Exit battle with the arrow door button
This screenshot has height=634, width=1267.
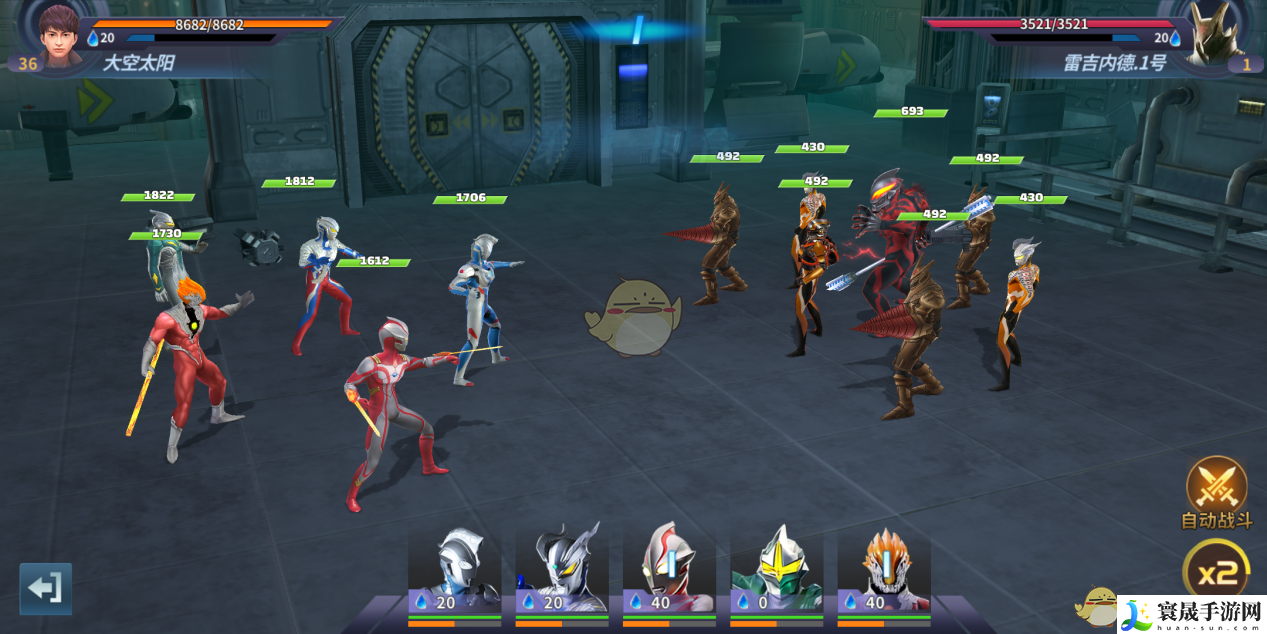(x=46, y=588)
